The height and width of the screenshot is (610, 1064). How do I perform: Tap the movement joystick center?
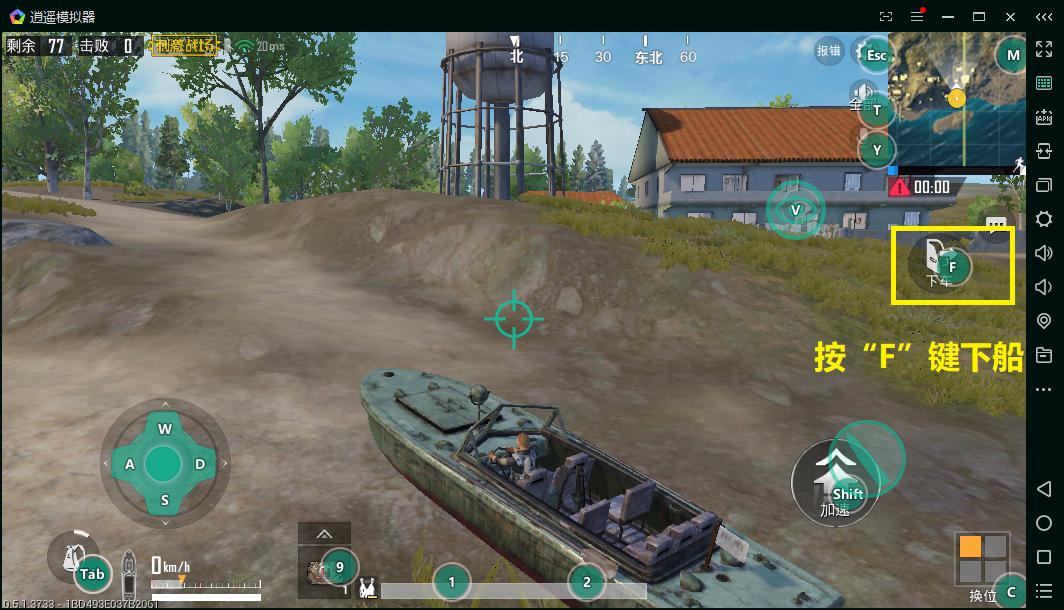point(163,464)
